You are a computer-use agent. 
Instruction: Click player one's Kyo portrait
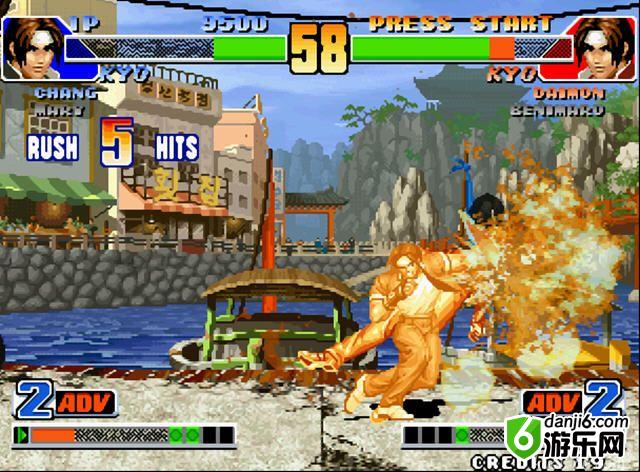[x=32, y=42]
